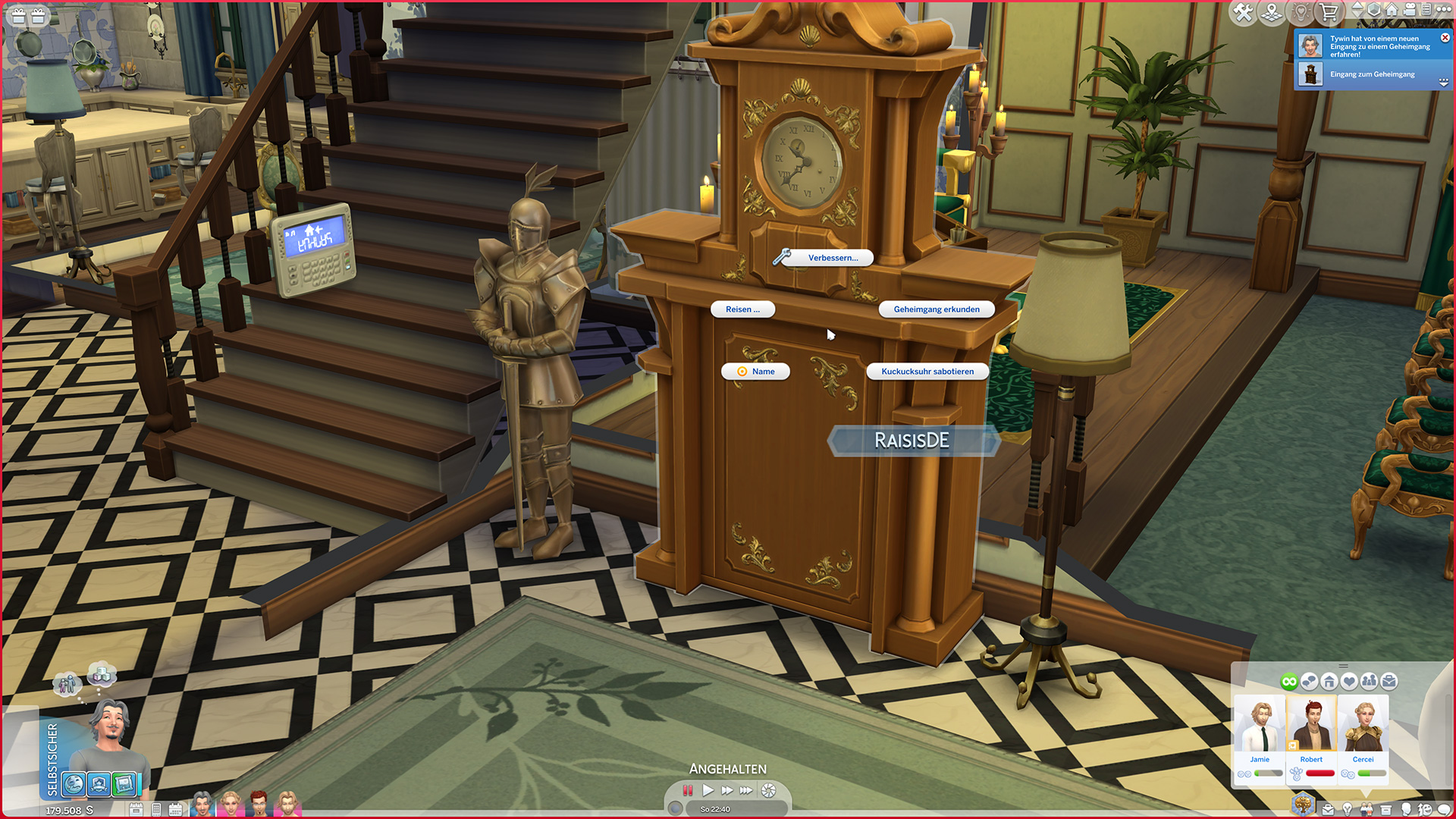Choose the Verbessern... interaction
Viewport: 1456px width, 819px height.
[832, 258]
